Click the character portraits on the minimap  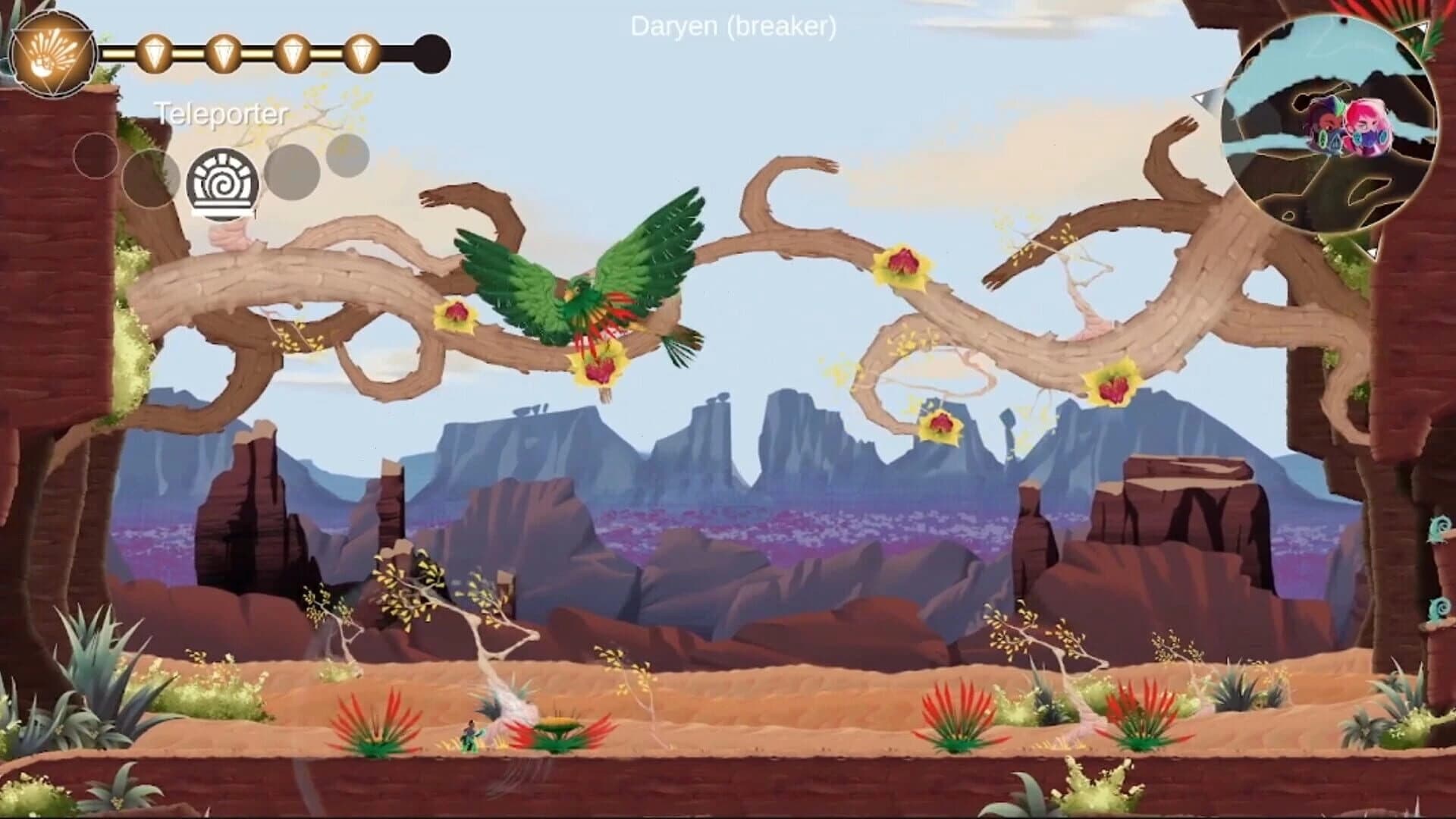click(1348, 127)
